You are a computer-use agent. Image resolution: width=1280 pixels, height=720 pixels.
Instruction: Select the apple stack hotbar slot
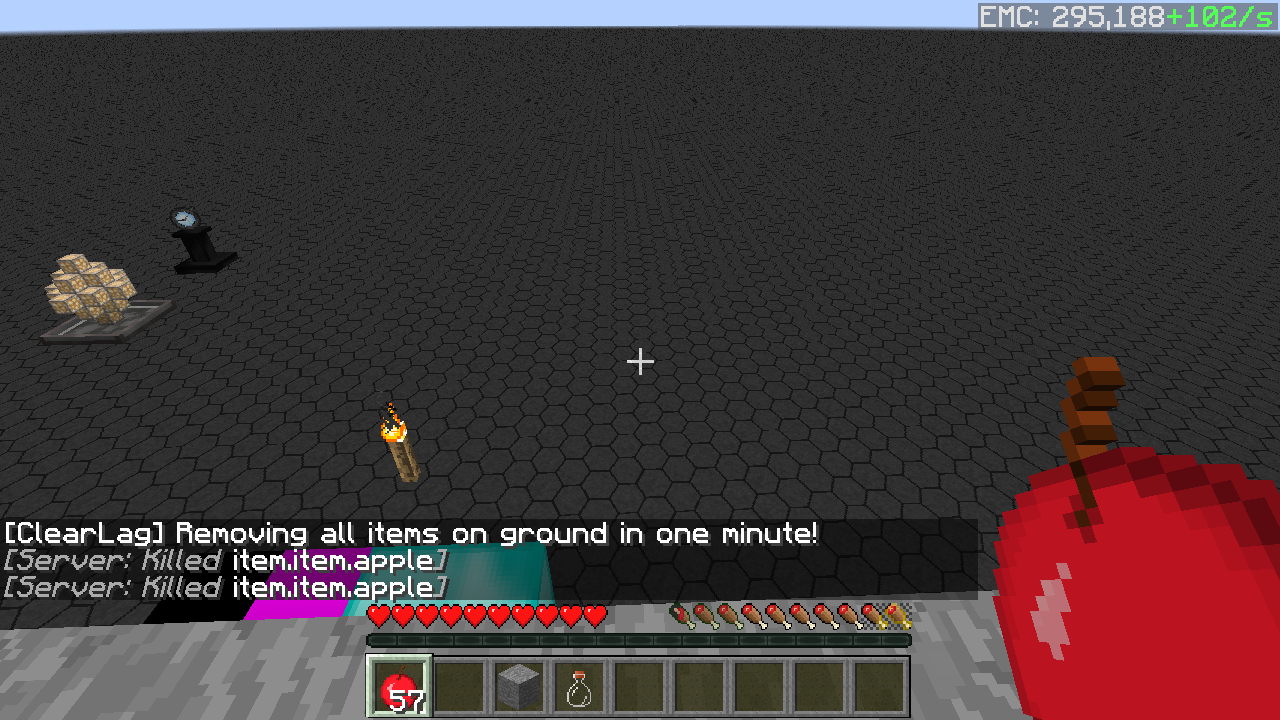pos(400,686)
